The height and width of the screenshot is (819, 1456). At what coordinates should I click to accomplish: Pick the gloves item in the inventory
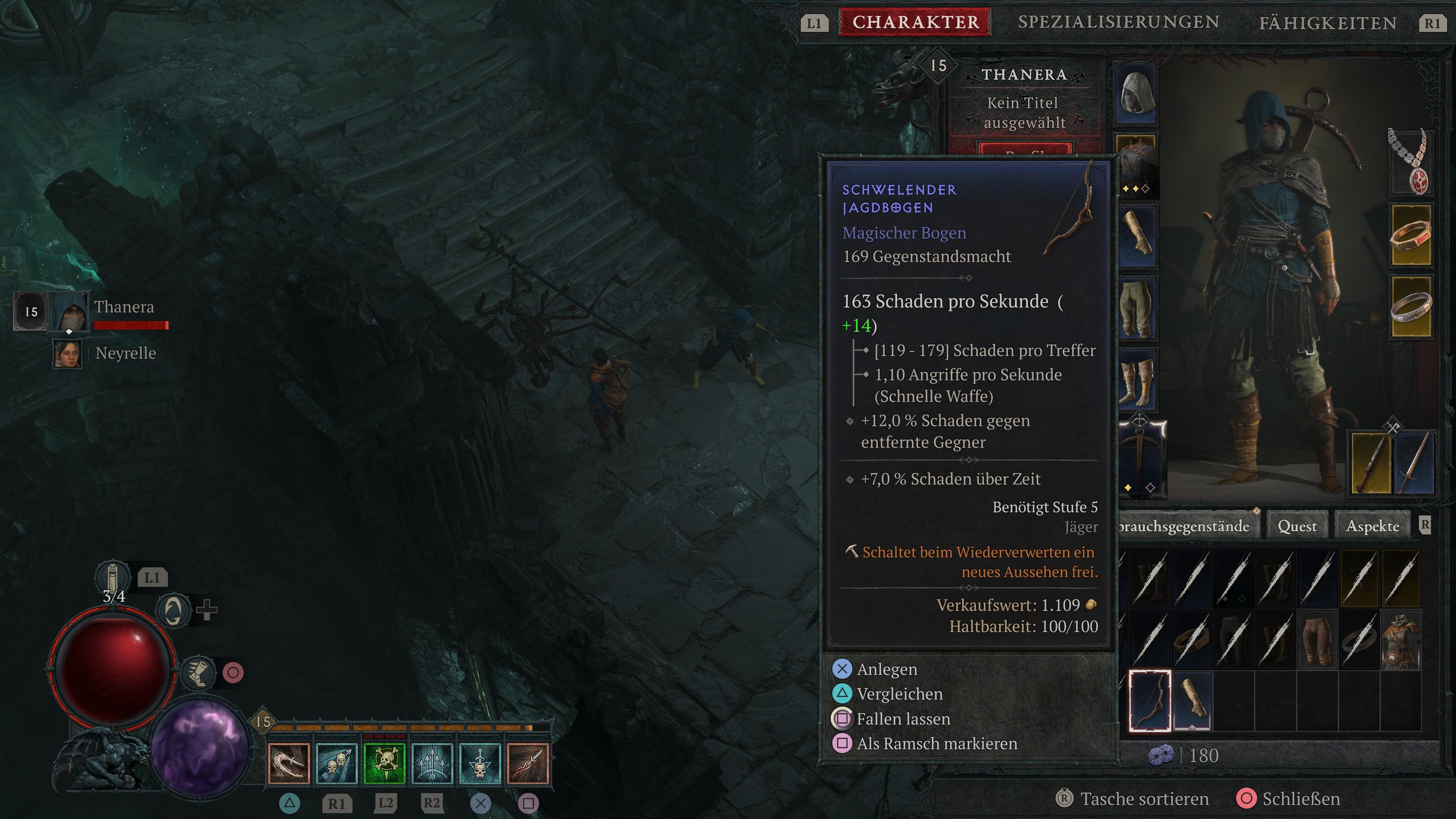[x=1192, y=701]
